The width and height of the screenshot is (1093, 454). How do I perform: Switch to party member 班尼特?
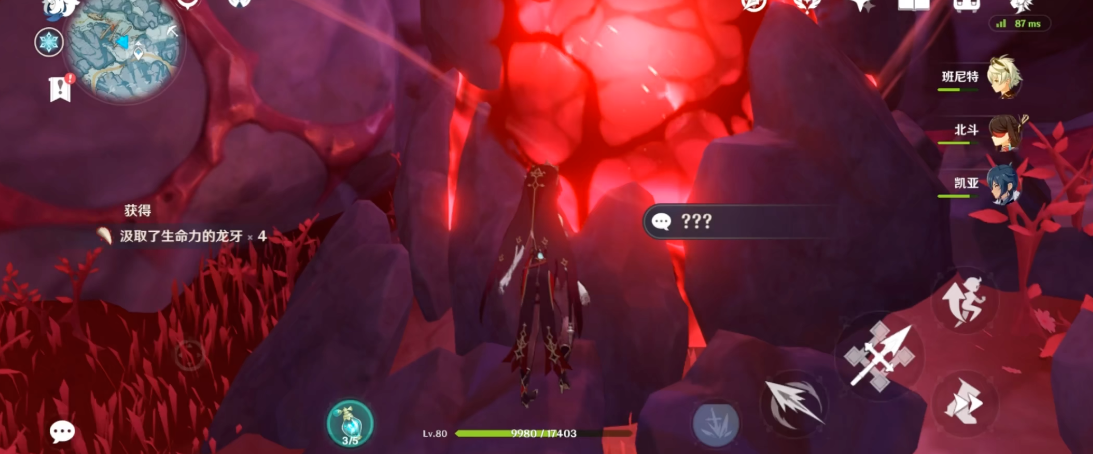point(1004,78)
